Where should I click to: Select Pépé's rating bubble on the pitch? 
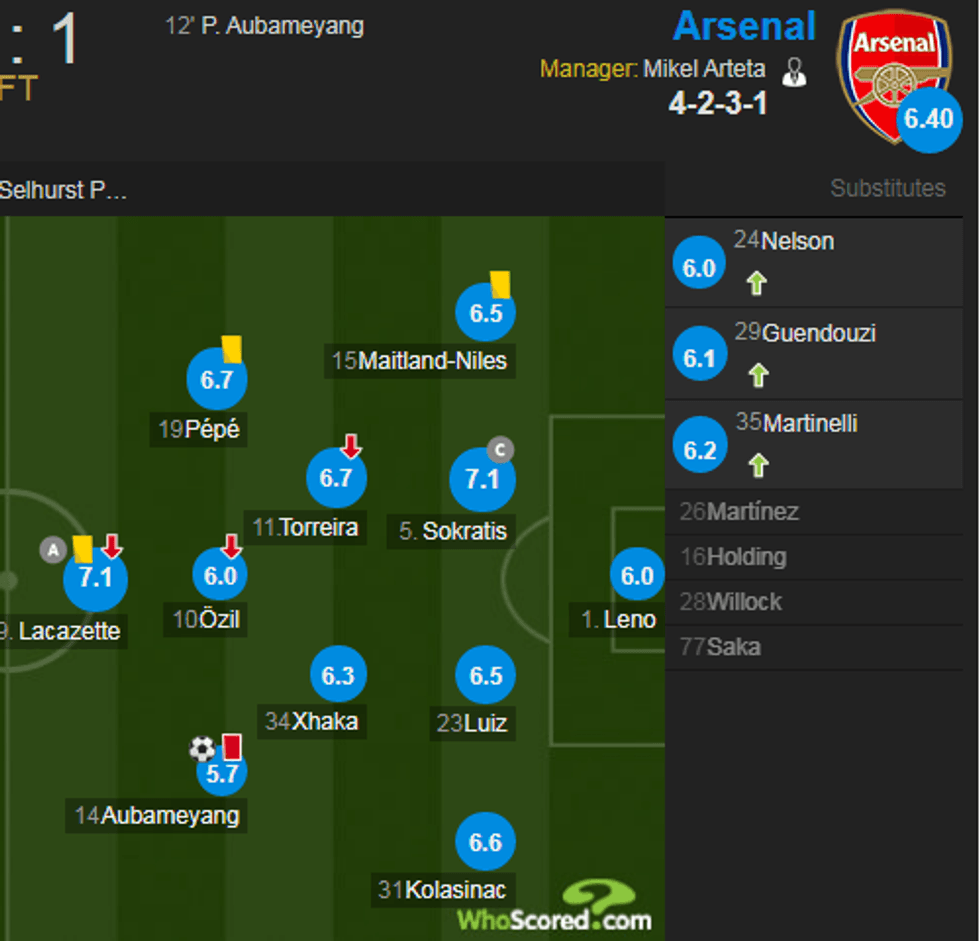point(216,379)
